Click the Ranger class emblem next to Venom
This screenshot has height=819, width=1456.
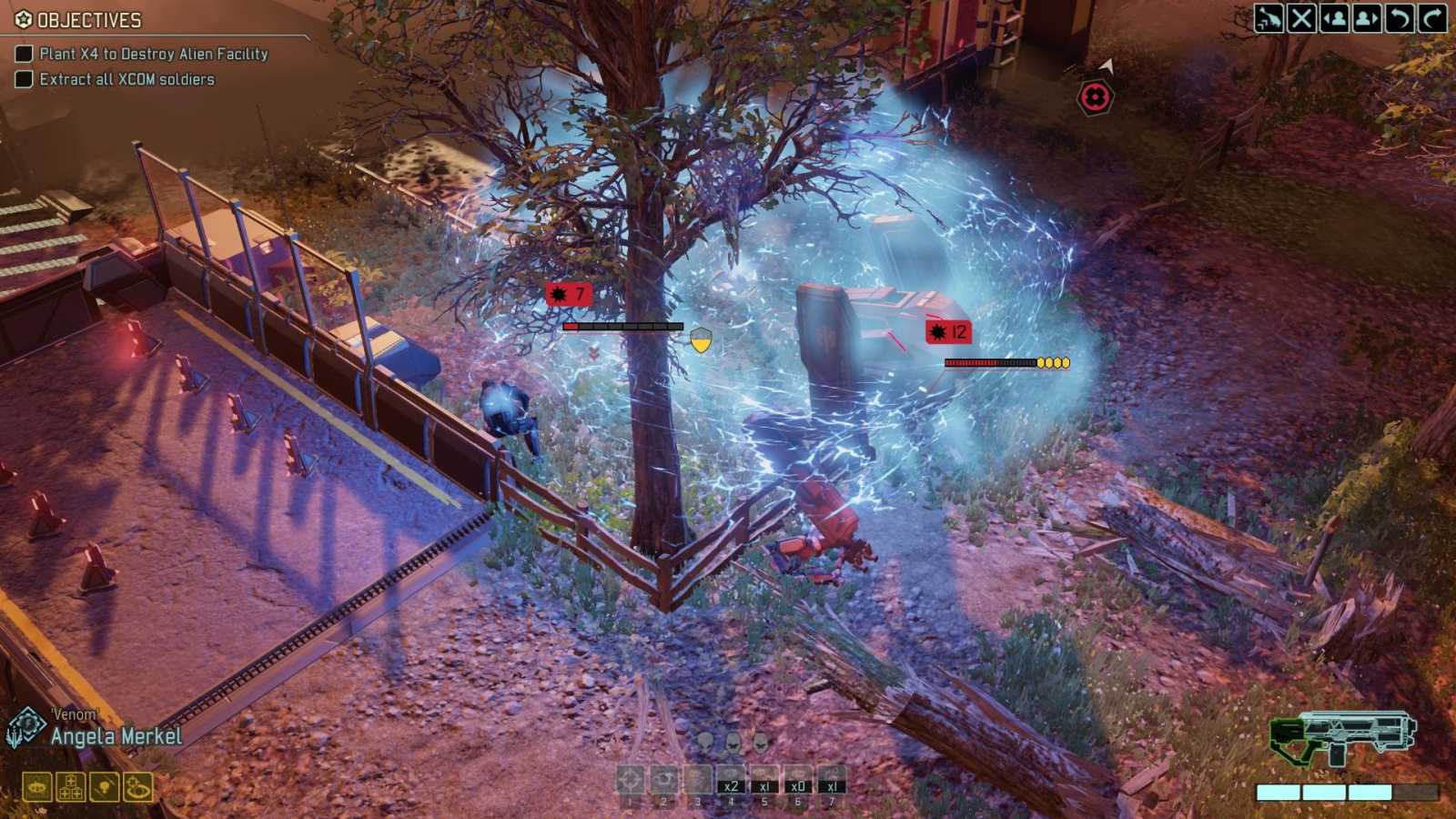pyautogui.click(x=25, y=726)
